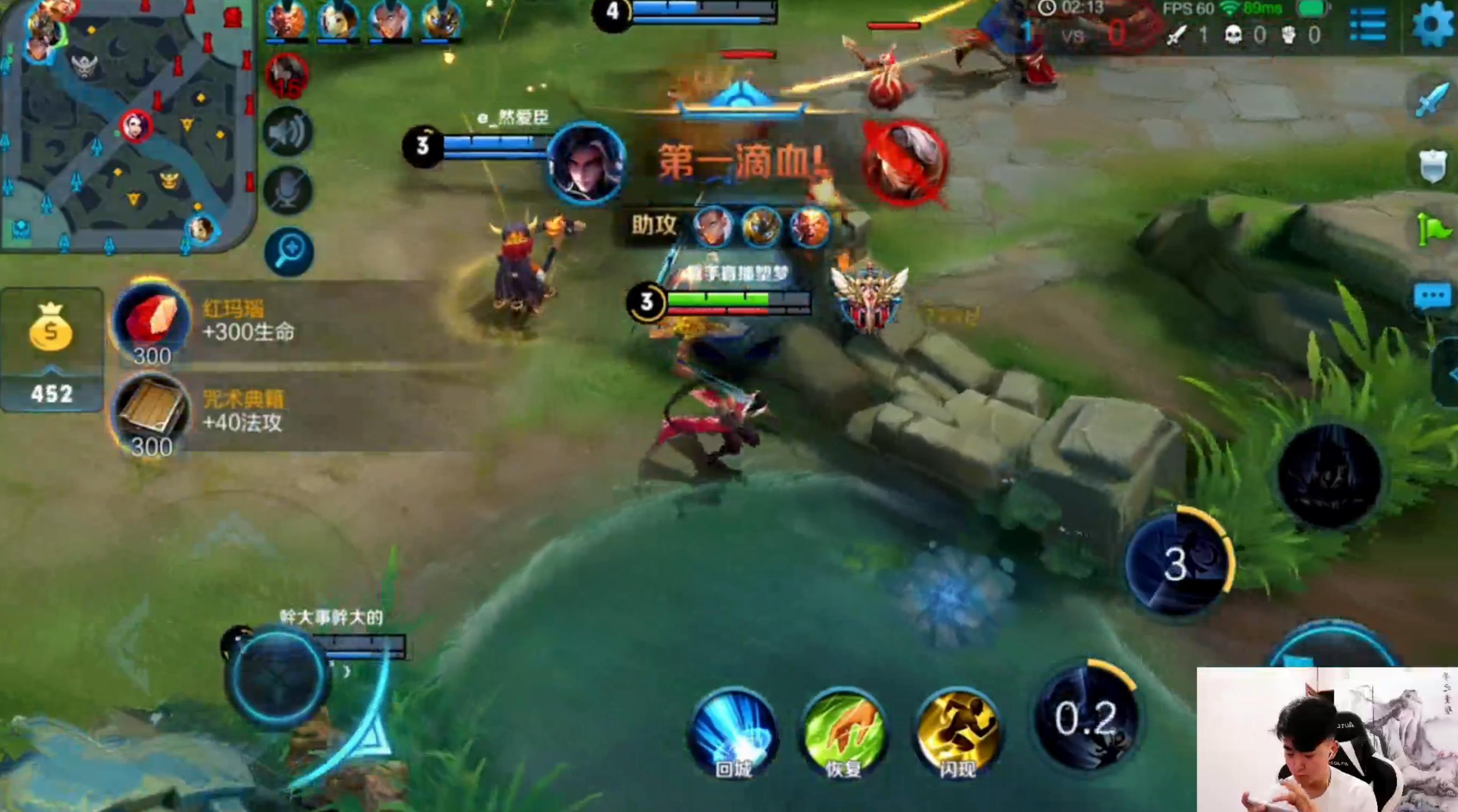This screenshot has height=812, width=1458.
Task: Open the minimap
Action: tap(127, 125)
